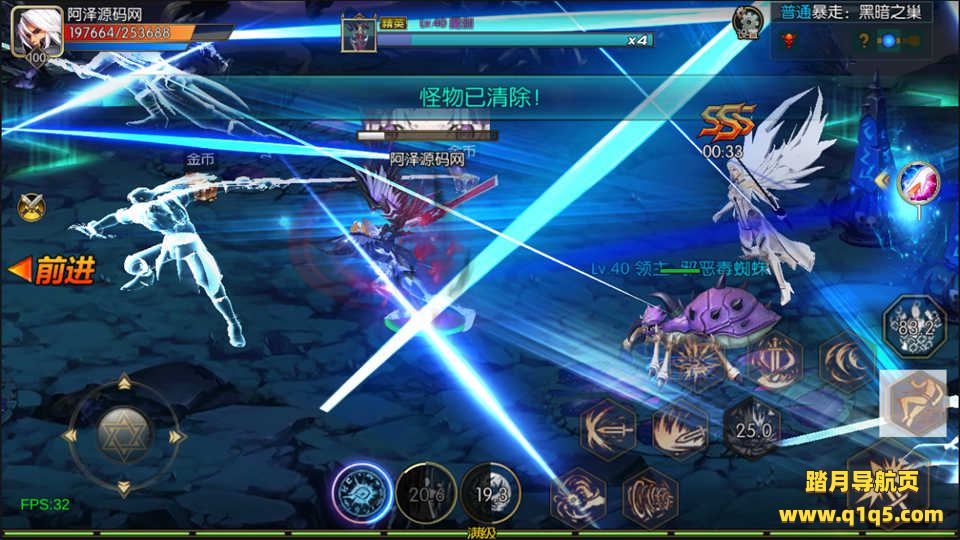
Task: Activate the sword thrust skill
Action: (x=608, y=430)
